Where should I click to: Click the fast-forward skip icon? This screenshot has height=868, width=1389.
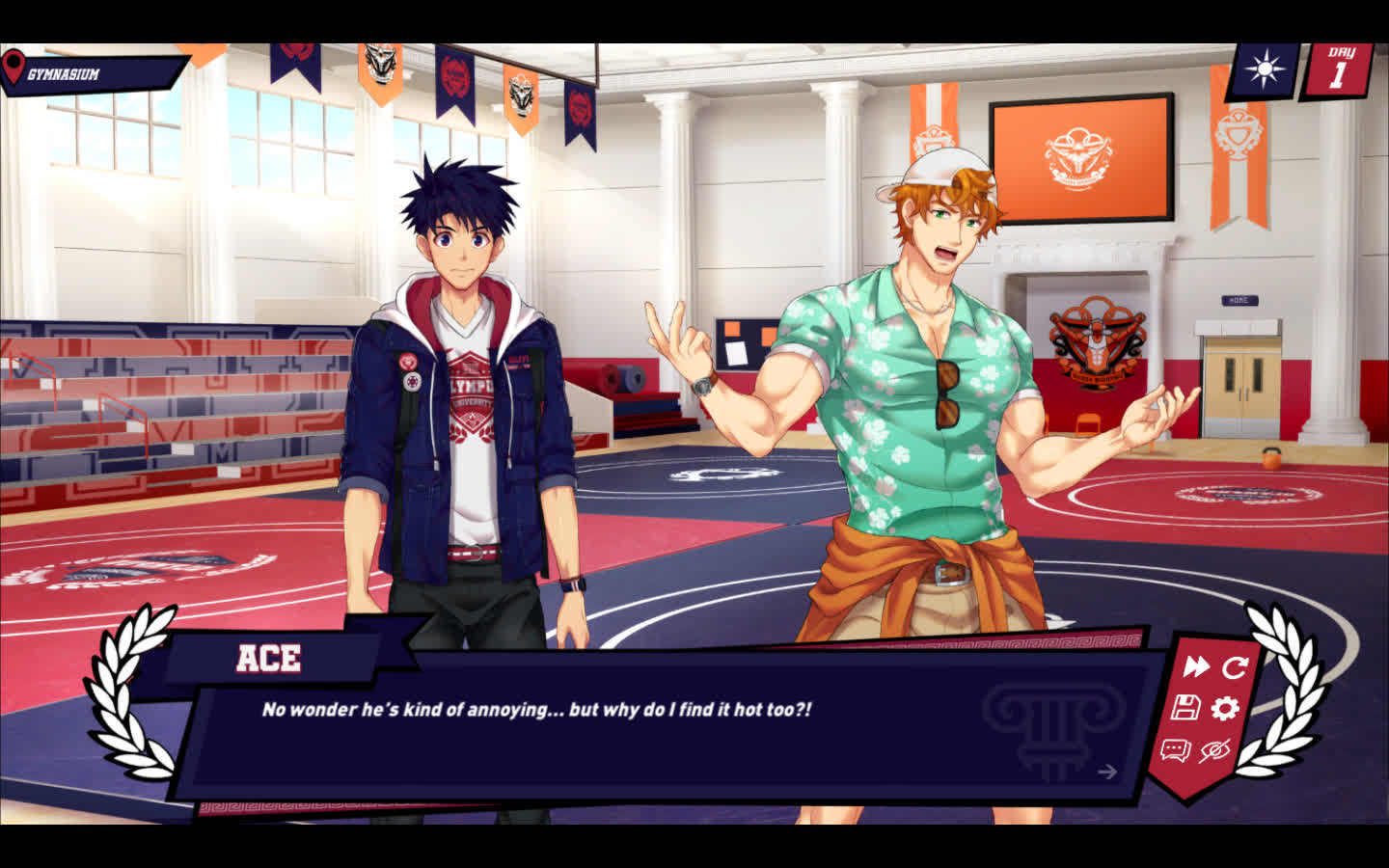pyautogui.click(x=1196, y=666)
